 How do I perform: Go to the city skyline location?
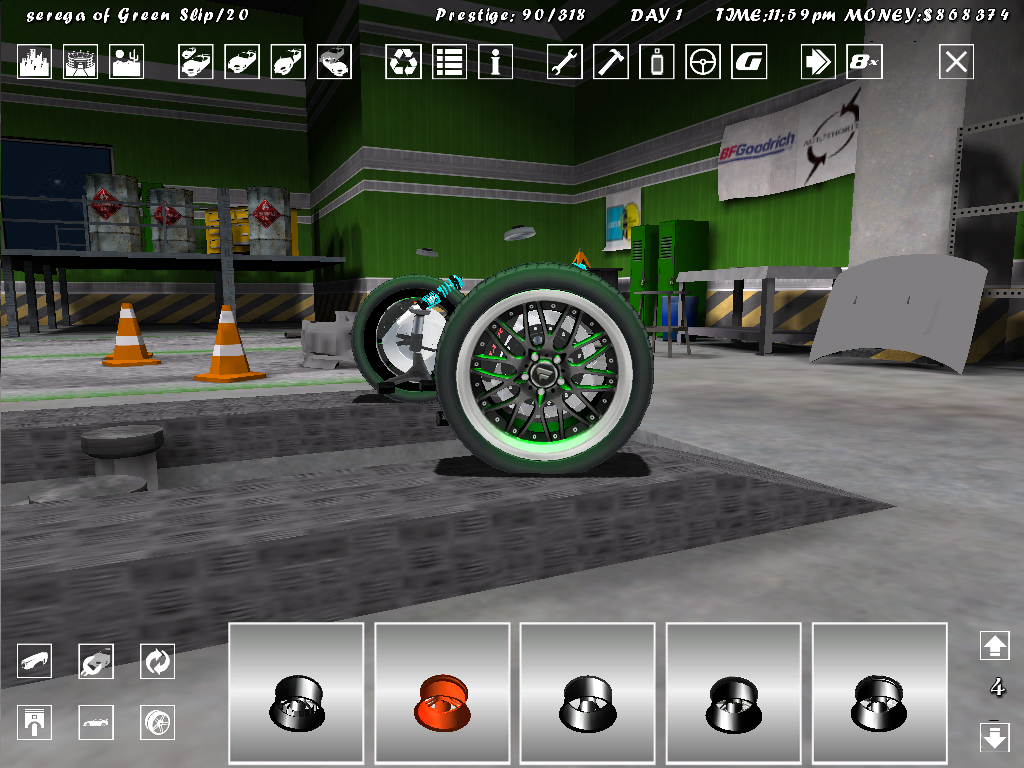tap(35, 62)
